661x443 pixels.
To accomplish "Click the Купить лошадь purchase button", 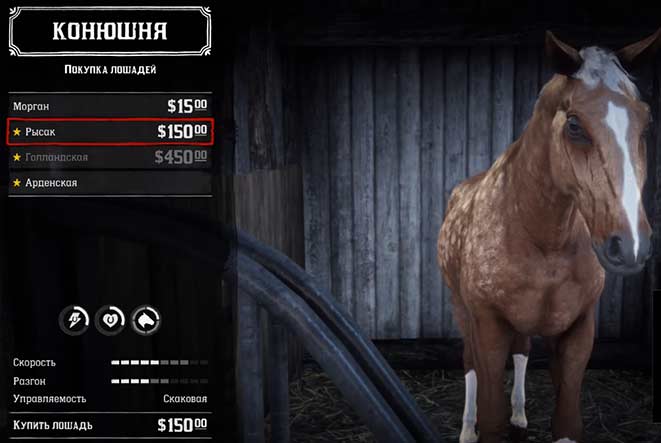I will [x=110, y=426].
